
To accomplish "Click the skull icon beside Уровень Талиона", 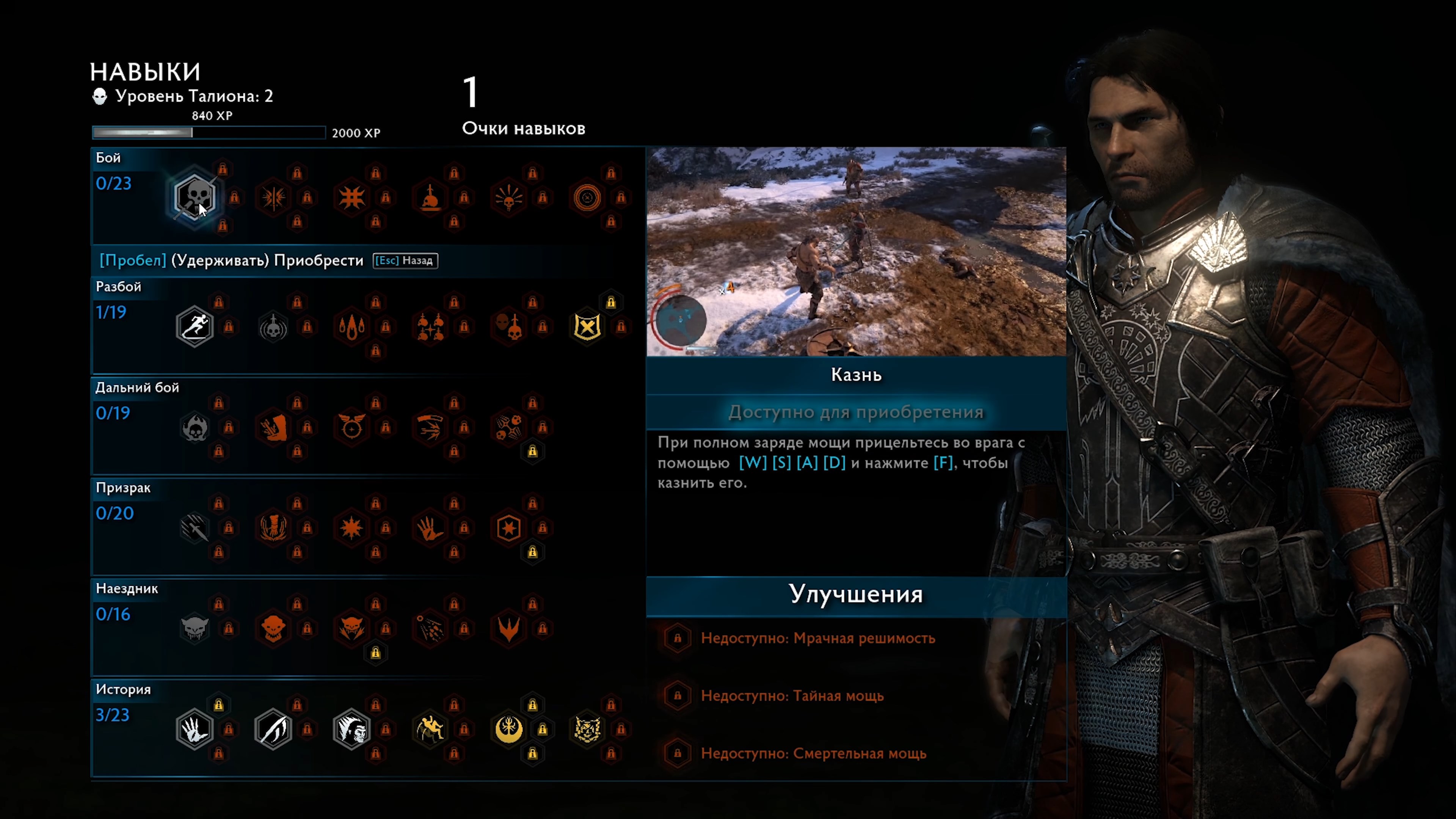I will pos(100,96).
